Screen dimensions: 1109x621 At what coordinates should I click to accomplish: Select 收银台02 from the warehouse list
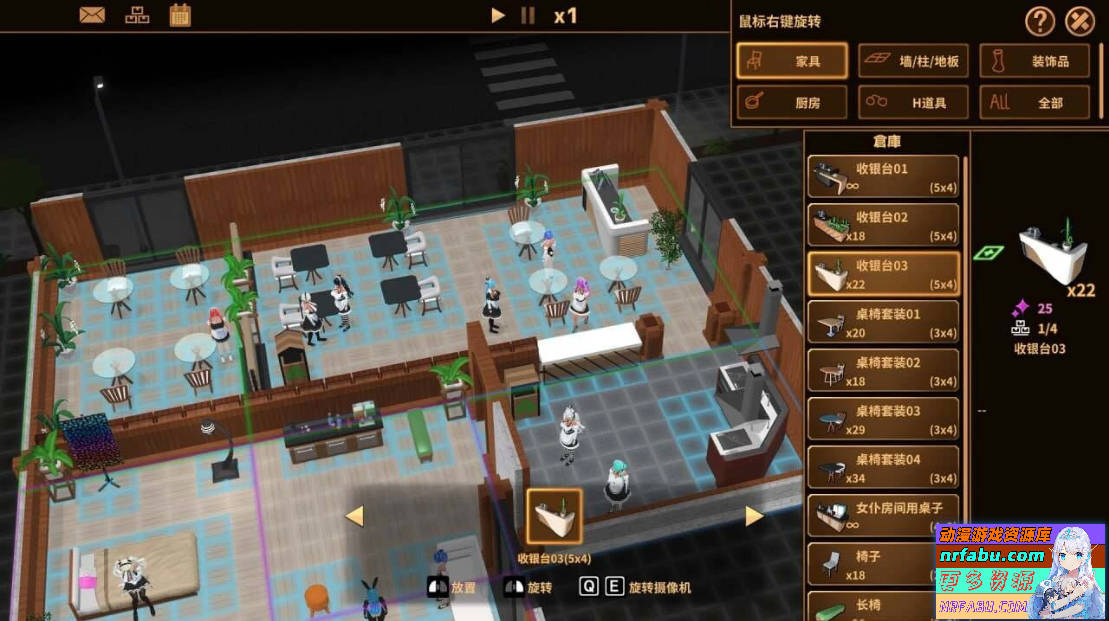click(883, 225)
